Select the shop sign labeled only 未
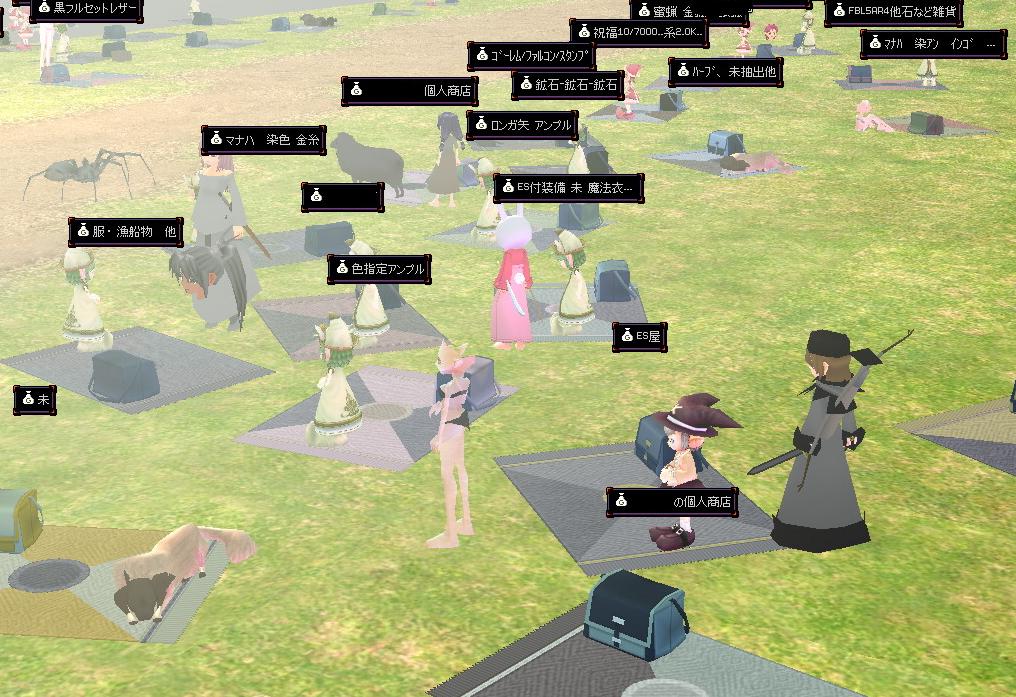The width and height of the screenshot is (1016, 697). [x=35, y=400]
